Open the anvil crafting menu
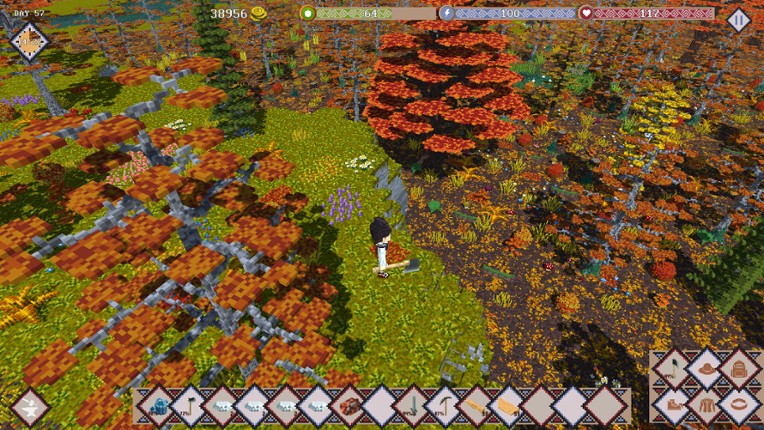The height and width of the screenshot is (430, 764). (30, 407)
